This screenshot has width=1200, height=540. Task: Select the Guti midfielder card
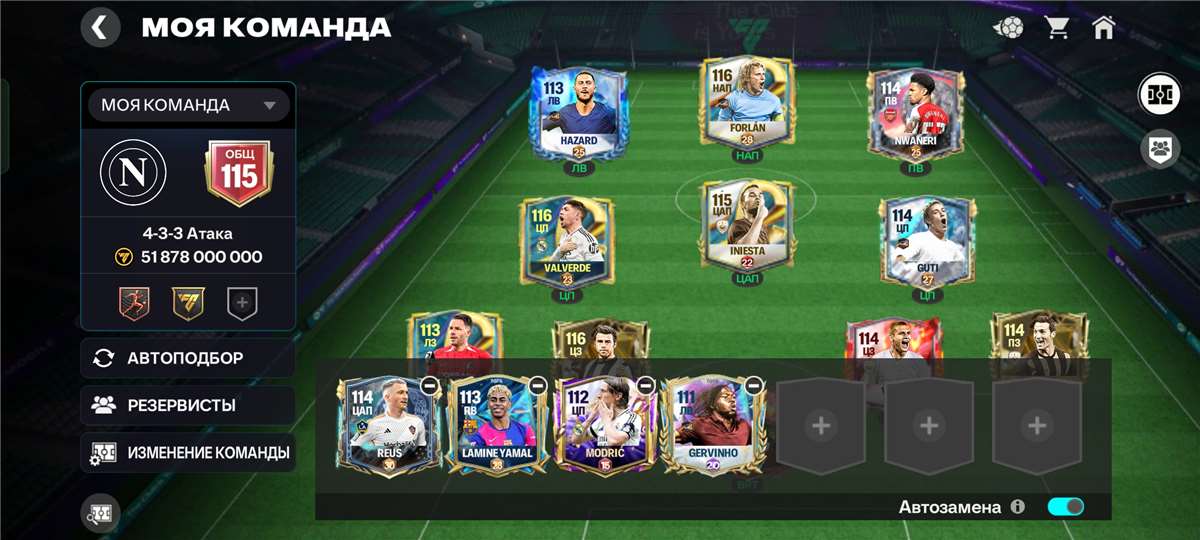(x=926, y=242)
